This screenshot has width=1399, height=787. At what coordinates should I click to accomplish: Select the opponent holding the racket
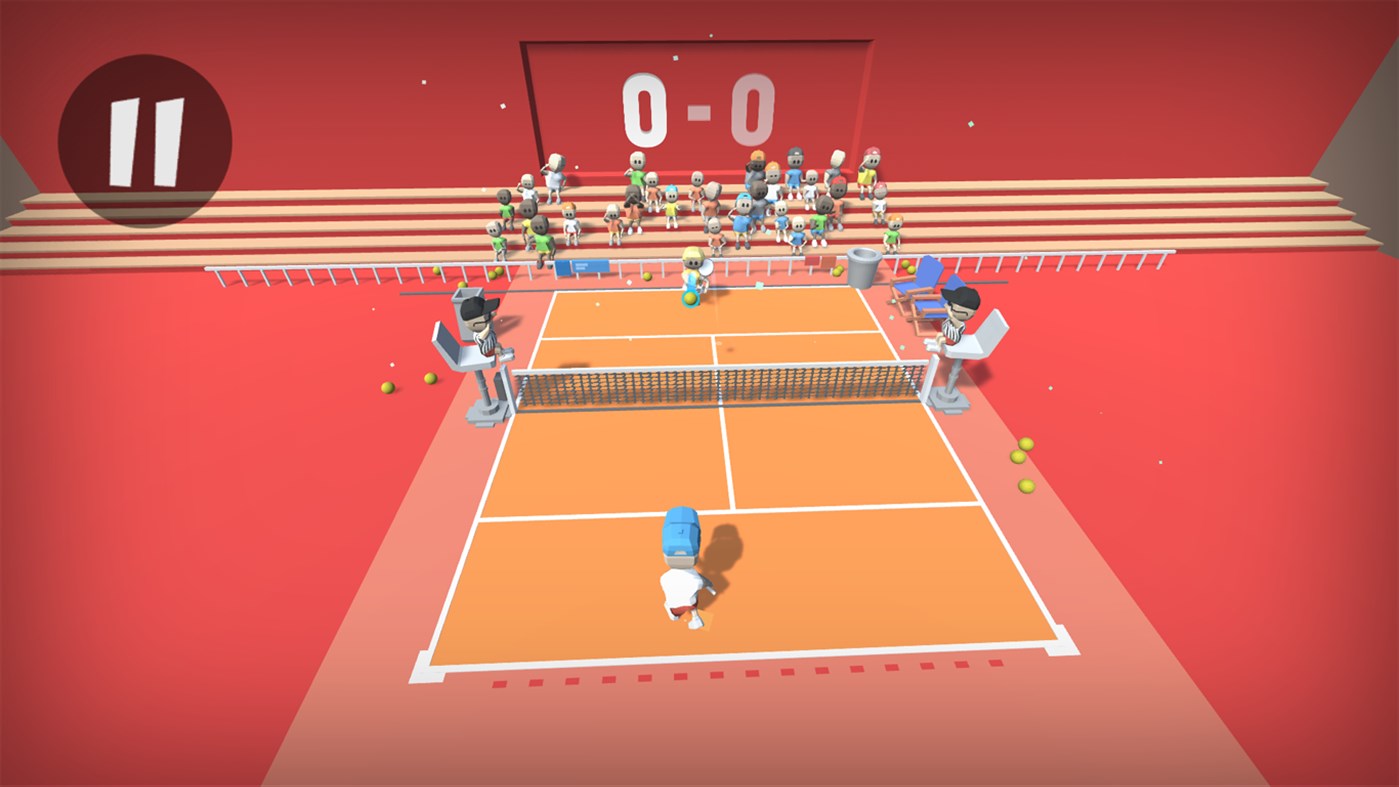692,275
